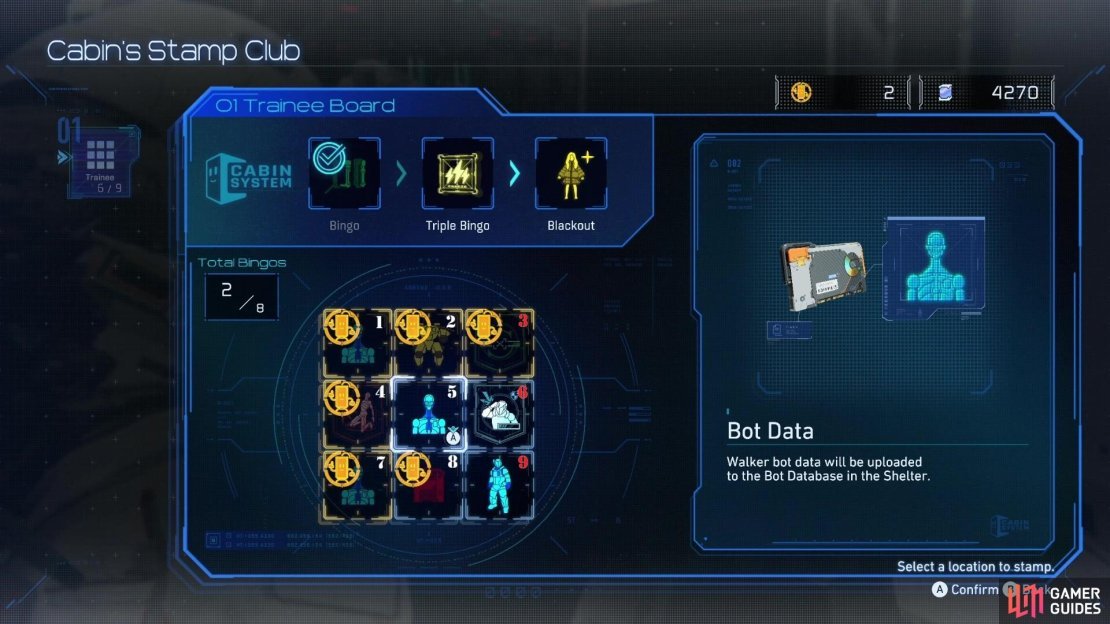This screenshot has width=1110, height=624.
Task: View the Blackout reward icon
Action: point(571,173)
